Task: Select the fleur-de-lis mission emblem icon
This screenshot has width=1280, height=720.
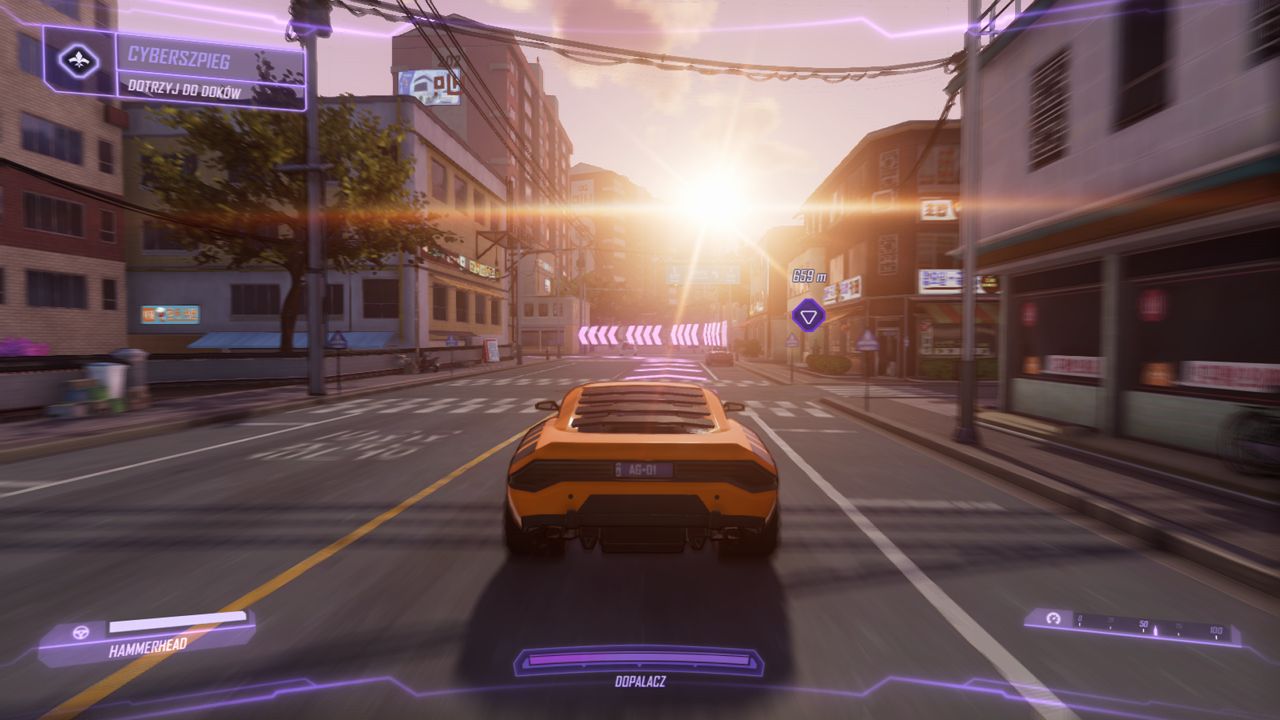Action: tap(79, 62)
